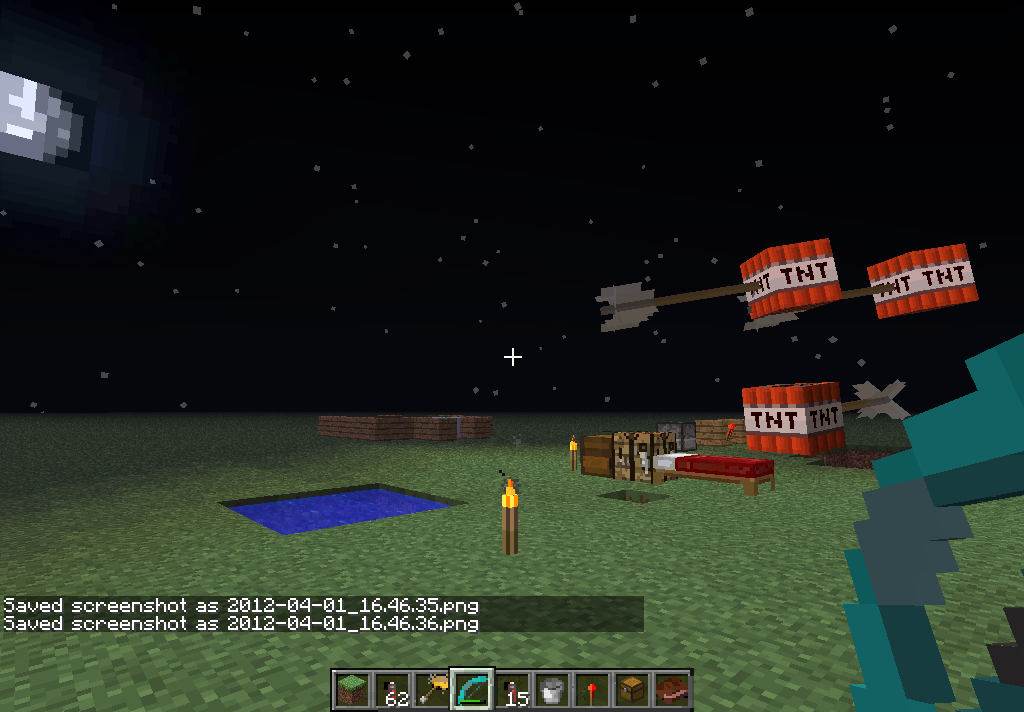This screenshot has height=712, width=1024.
Task: Select the brown item in last hotbar slot
Action: tap(671, 690)
